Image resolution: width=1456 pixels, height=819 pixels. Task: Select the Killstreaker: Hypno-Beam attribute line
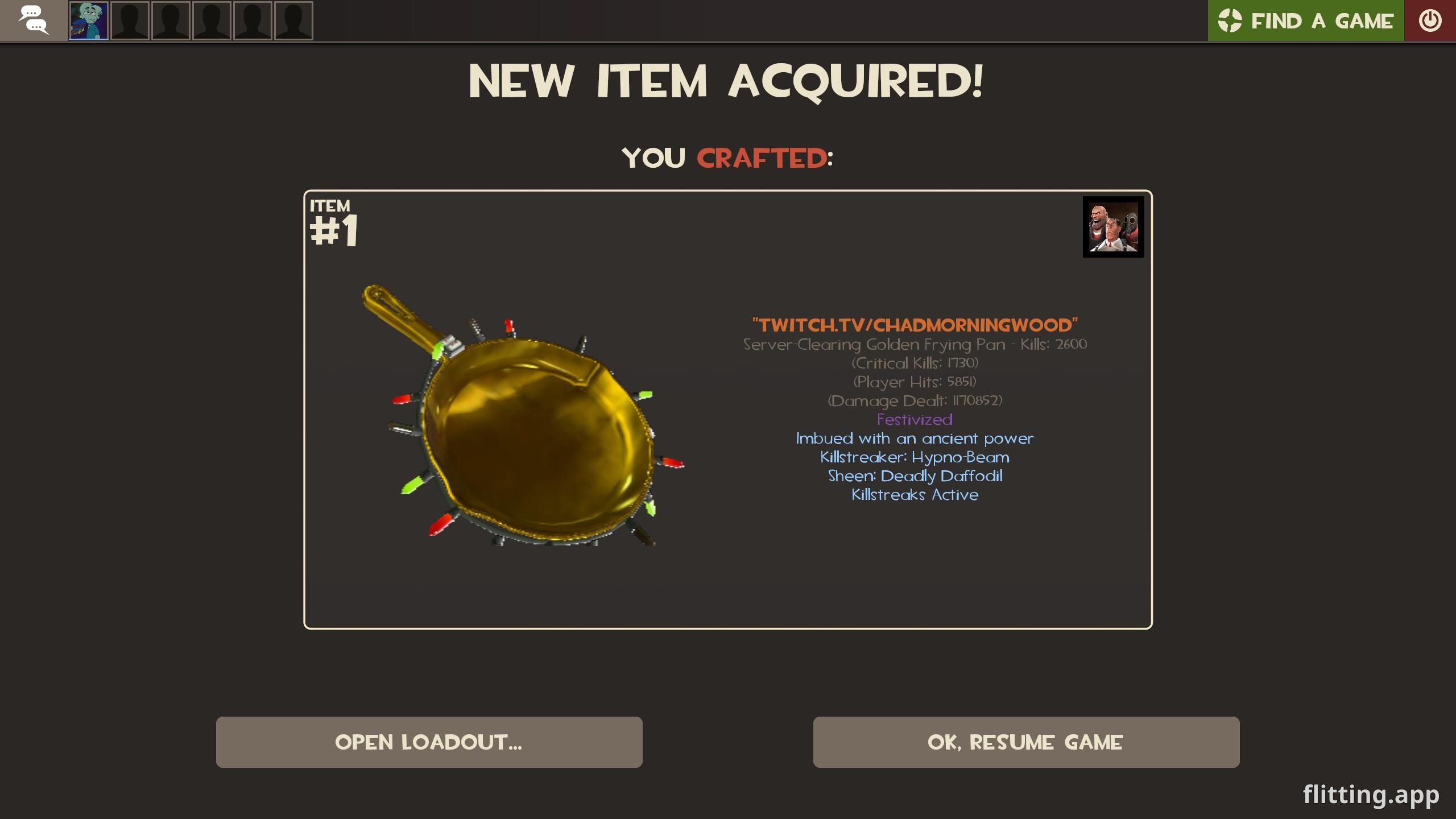click(x=915, y=457)
